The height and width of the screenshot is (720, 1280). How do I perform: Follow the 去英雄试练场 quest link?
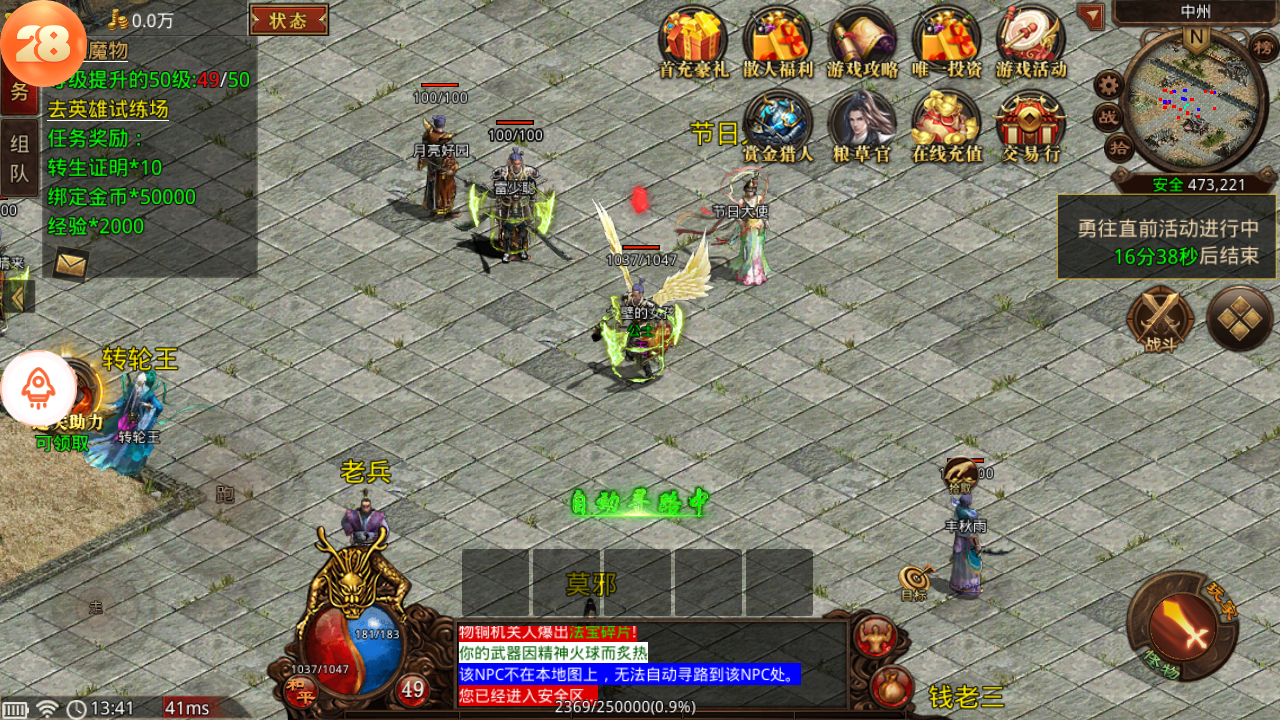click(108, 110)
